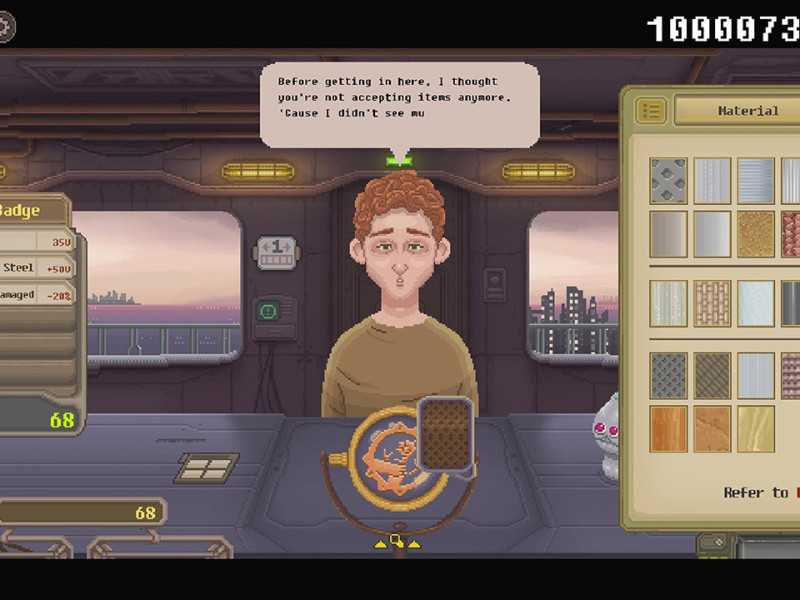Choose the gold glitter material swatch
The image size is (800, 600).
click(x=756, y=234)
